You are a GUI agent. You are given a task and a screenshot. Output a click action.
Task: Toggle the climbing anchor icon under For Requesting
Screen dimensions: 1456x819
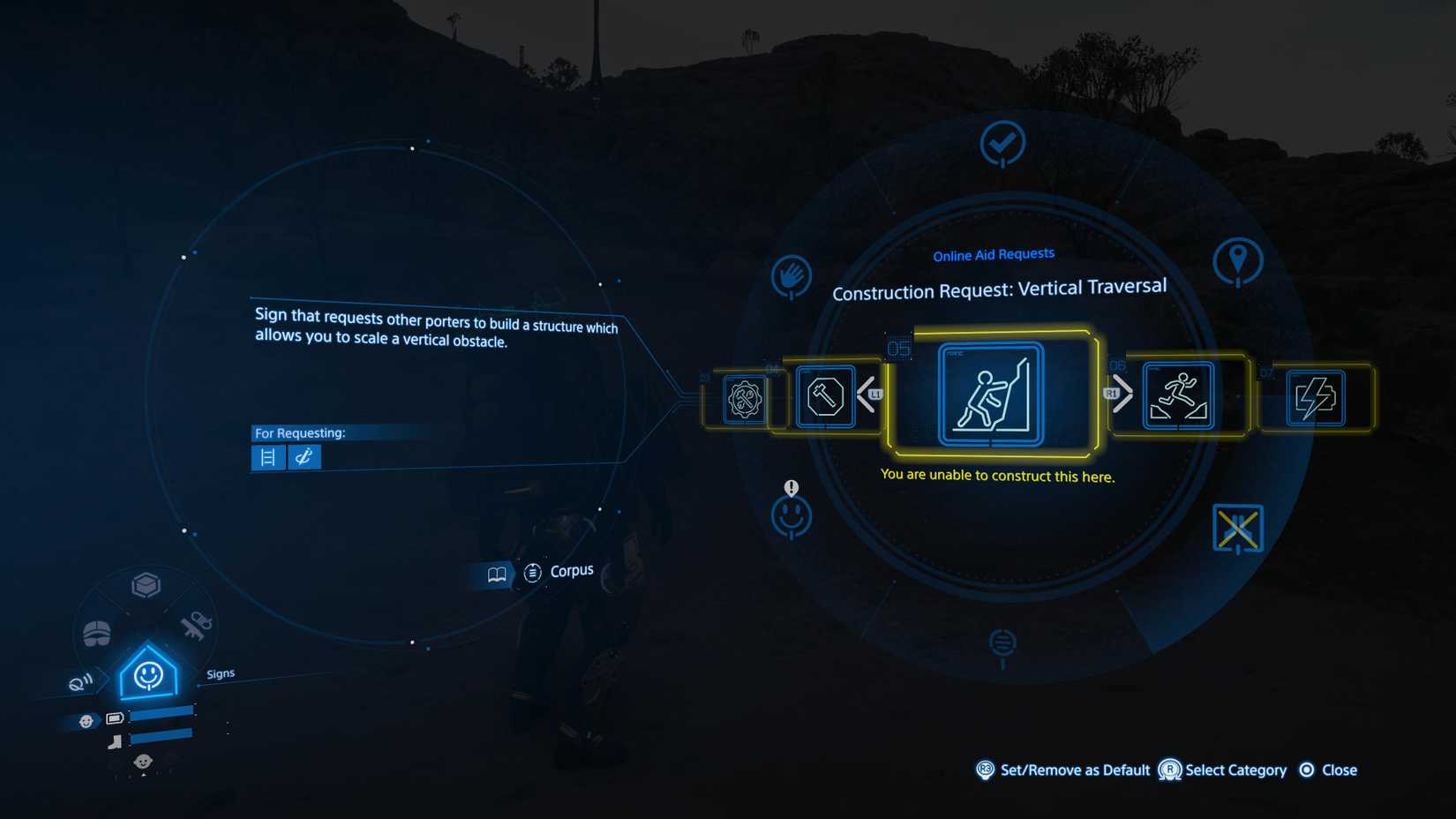[304, 457]
